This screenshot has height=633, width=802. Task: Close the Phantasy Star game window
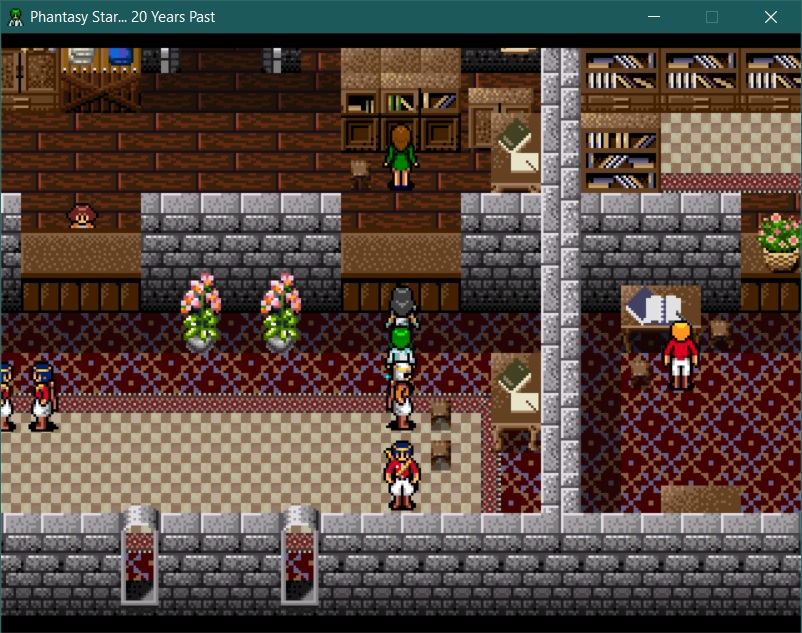coord(771,17)
